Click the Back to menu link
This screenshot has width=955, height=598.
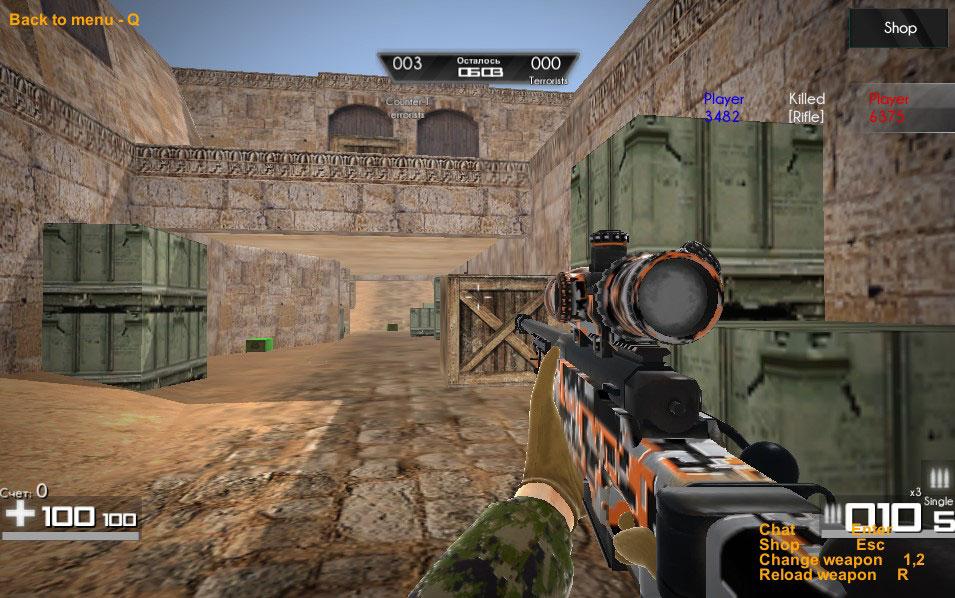(x=74, y=19)
